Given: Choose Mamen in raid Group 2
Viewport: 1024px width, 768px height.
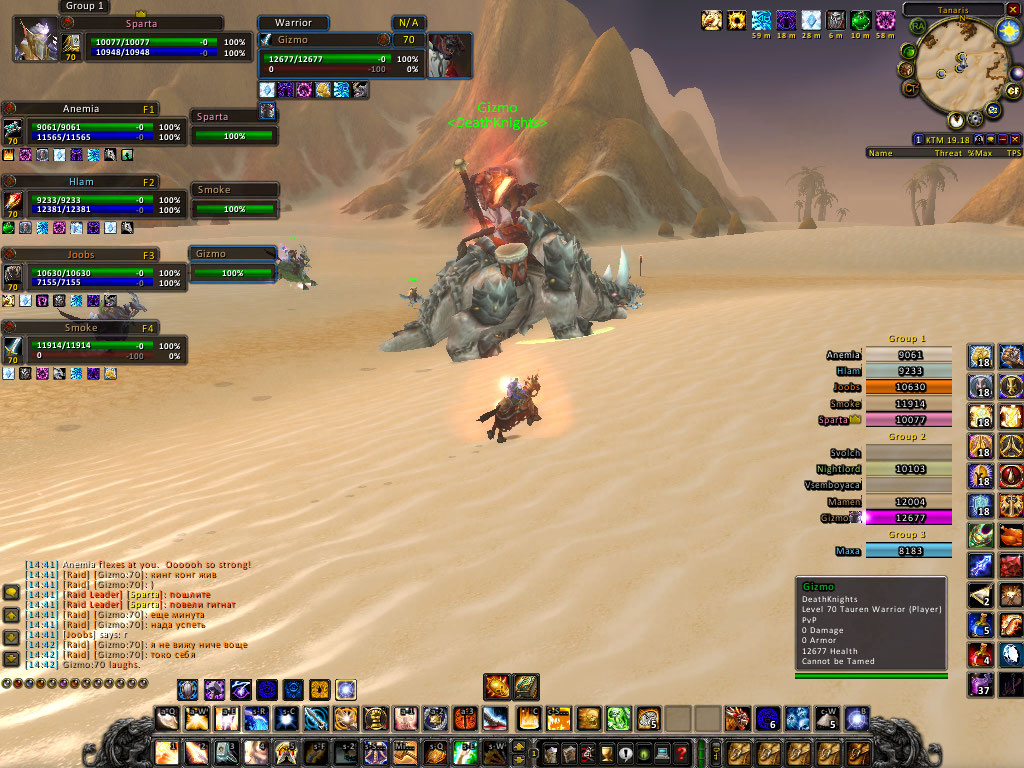Looking at the screenshot, I should pos(908,502).
